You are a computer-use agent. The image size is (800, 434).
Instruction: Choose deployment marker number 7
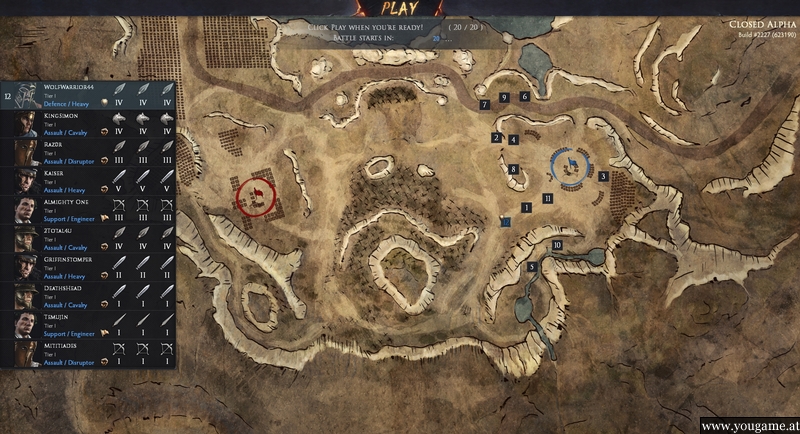[484, 104]
